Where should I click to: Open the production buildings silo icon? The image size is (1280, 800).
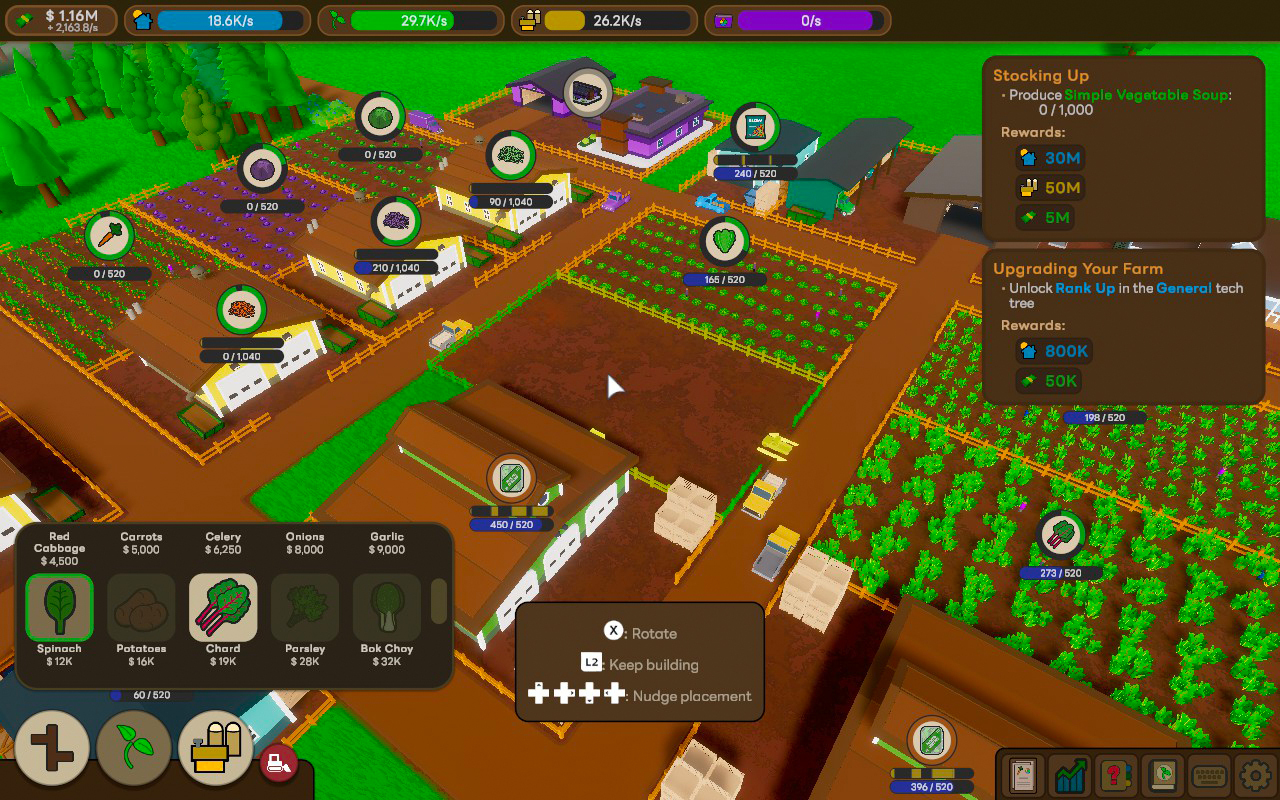pos(215,748)
